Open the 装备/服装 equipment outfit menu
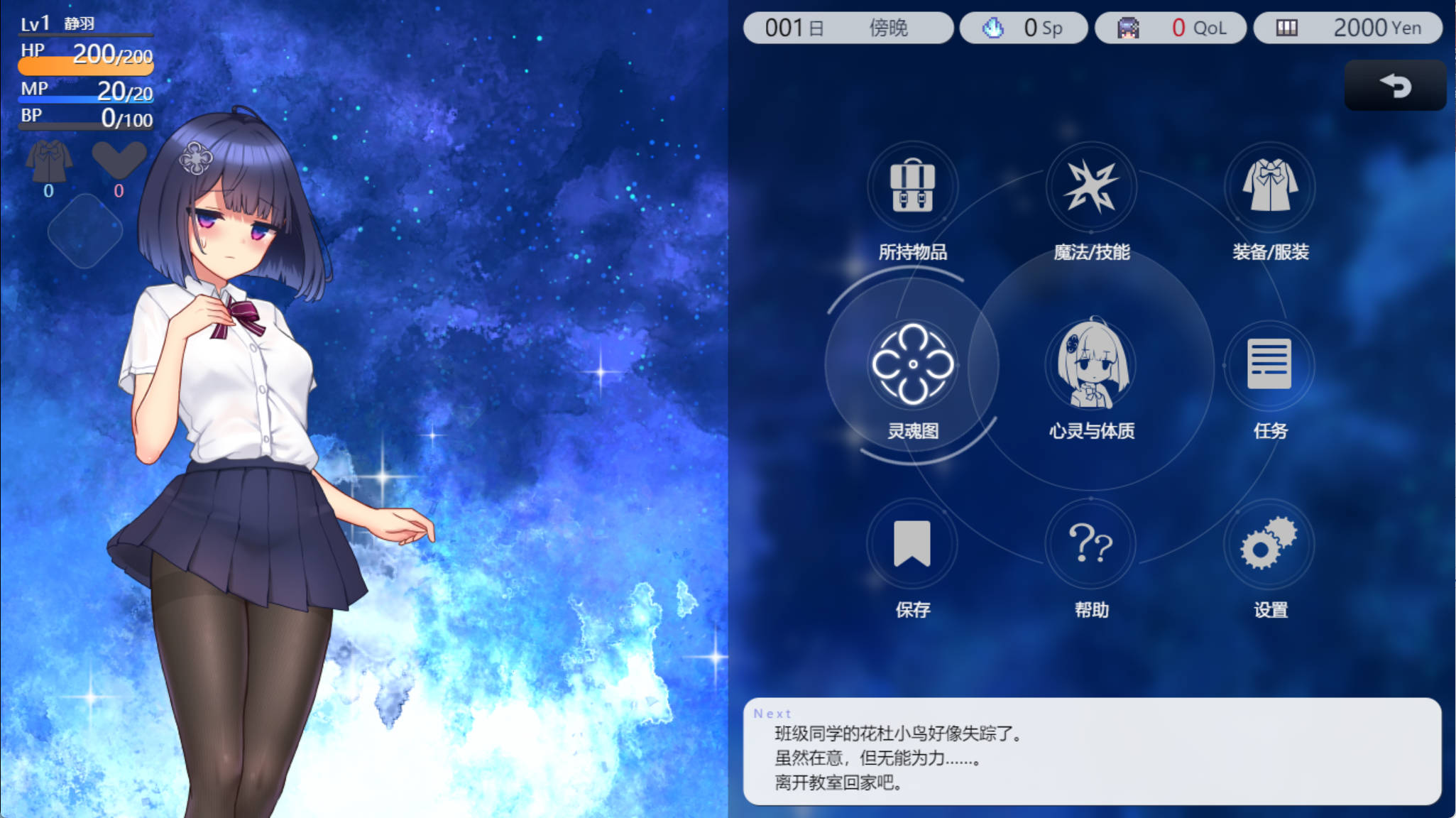This screenshot has height=818, width=1456. [x=1270, y=186]
